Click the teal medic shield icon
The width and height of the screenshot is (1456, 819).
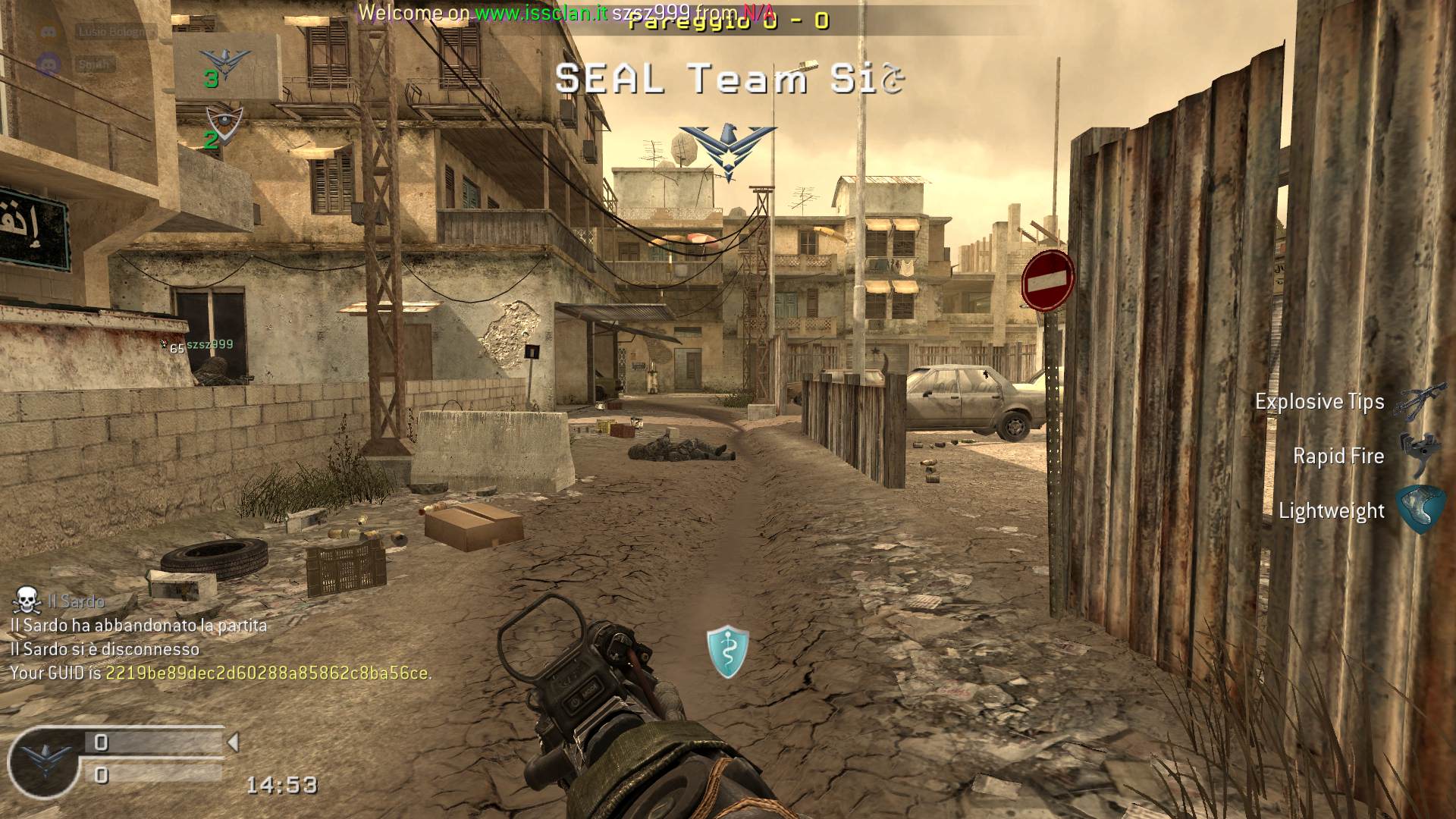click(x=727, y=651)
